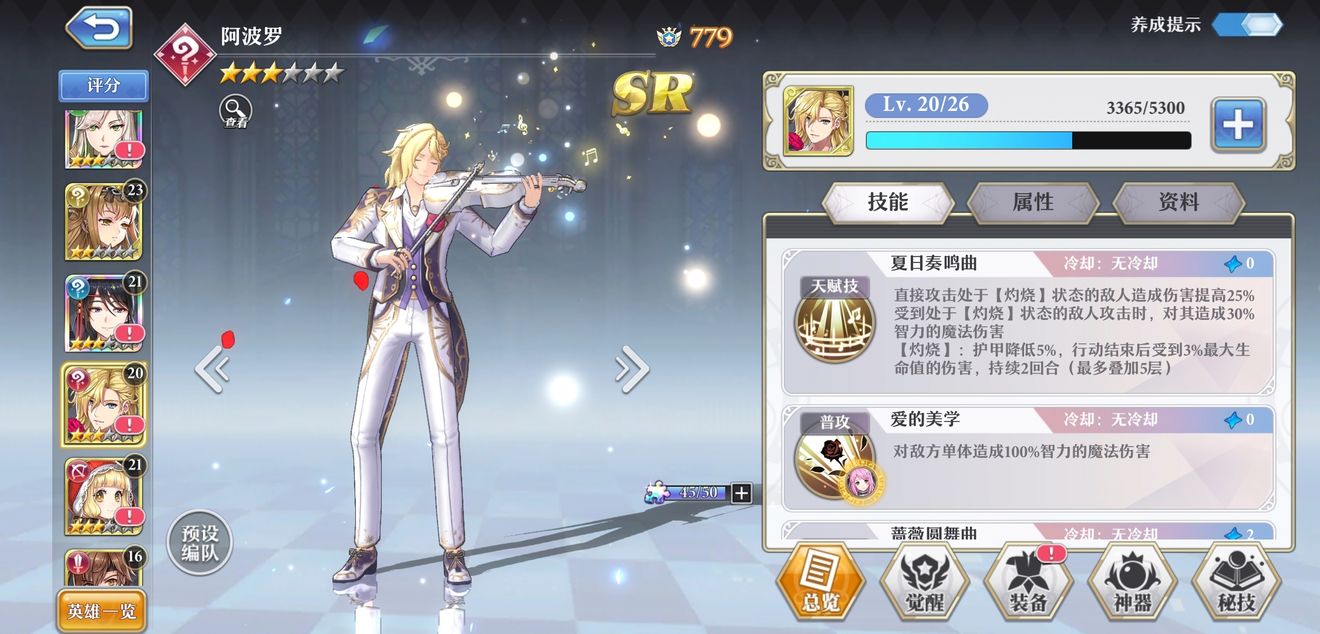Select the 爱的美学 basic attack icon
Screen dimensions: 1320x634
tap(835, 461)
